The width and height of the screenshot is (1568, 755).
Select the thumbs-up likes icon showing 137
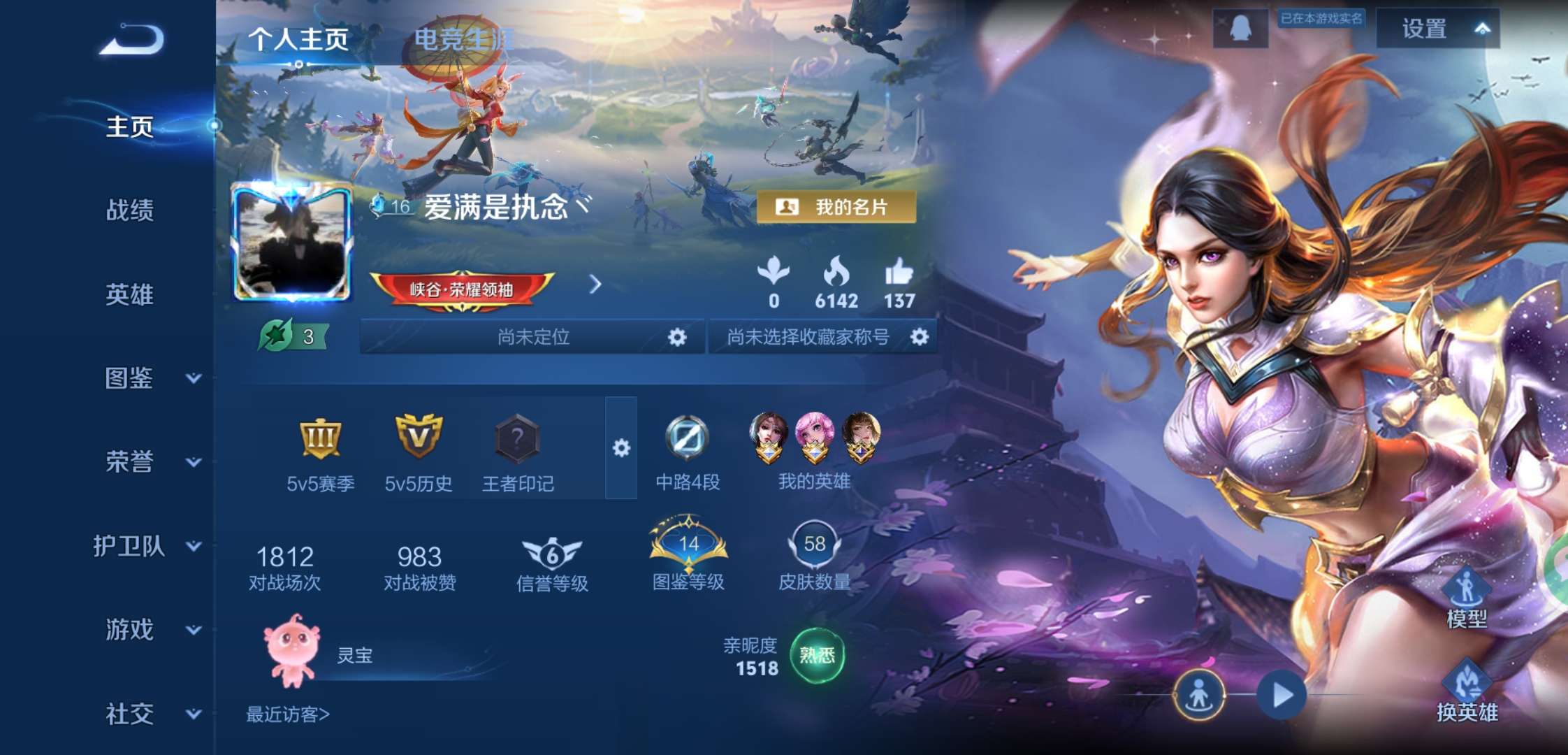pyautogui.click(x=901, y=274)
